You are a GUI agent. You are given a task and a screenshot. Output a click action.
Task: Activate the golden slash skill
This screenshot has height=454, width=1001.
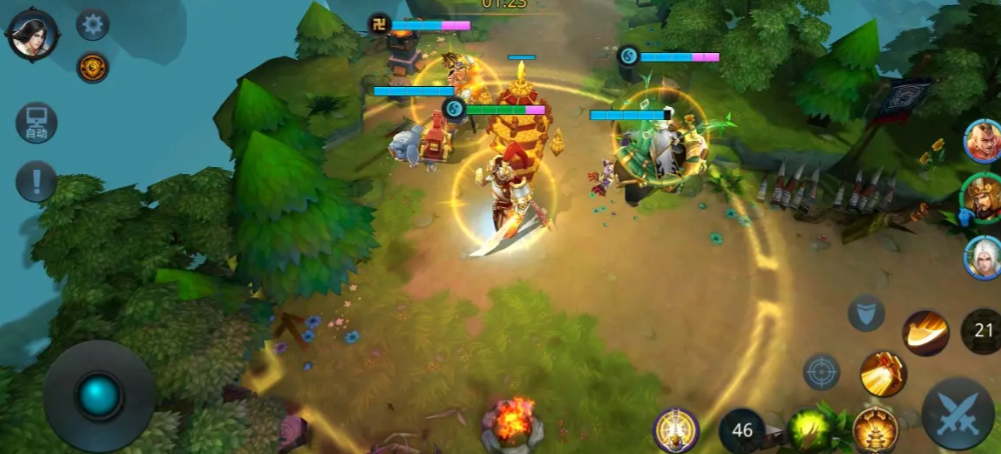coord(926,333)
